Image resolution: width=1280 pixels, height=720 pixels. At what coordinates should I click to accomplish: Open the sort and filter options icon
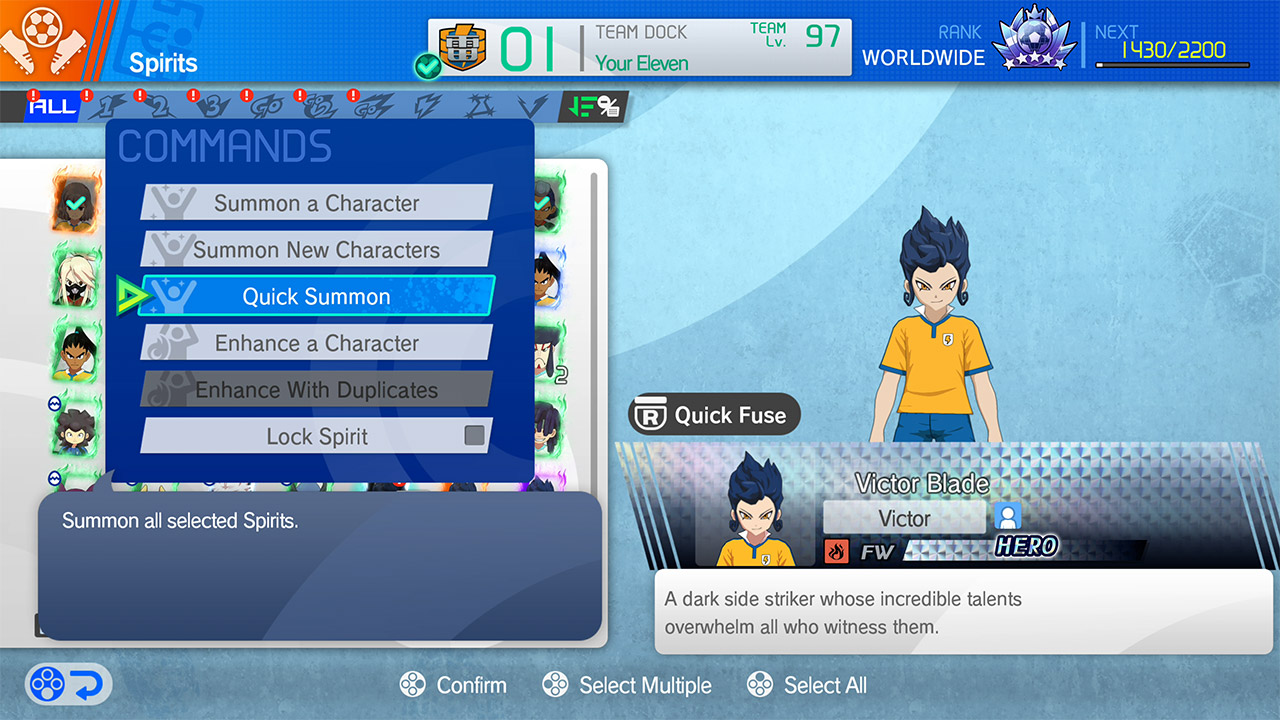(592, 106)
